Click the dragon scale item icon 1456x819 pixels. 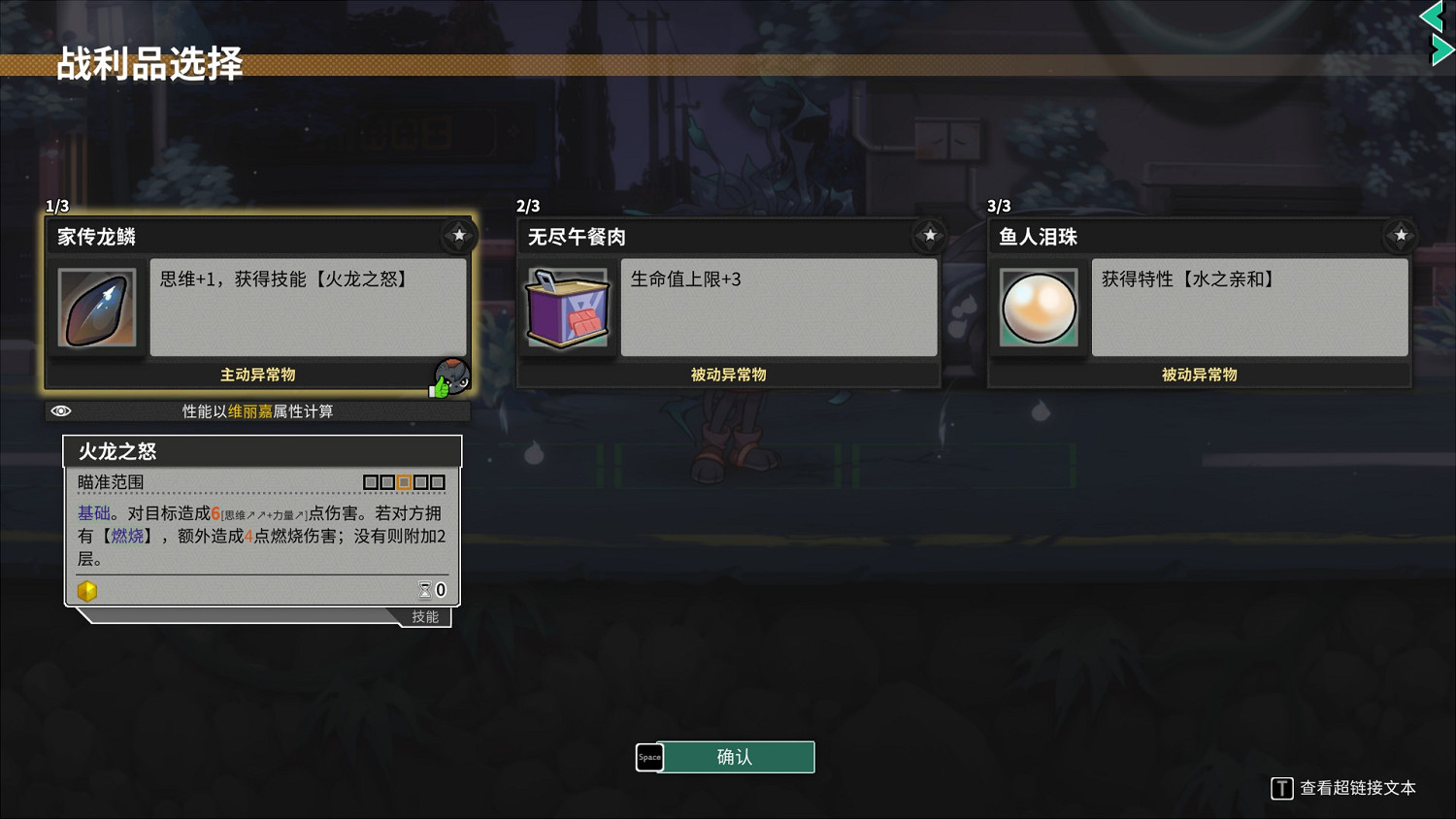click(96, 308)
